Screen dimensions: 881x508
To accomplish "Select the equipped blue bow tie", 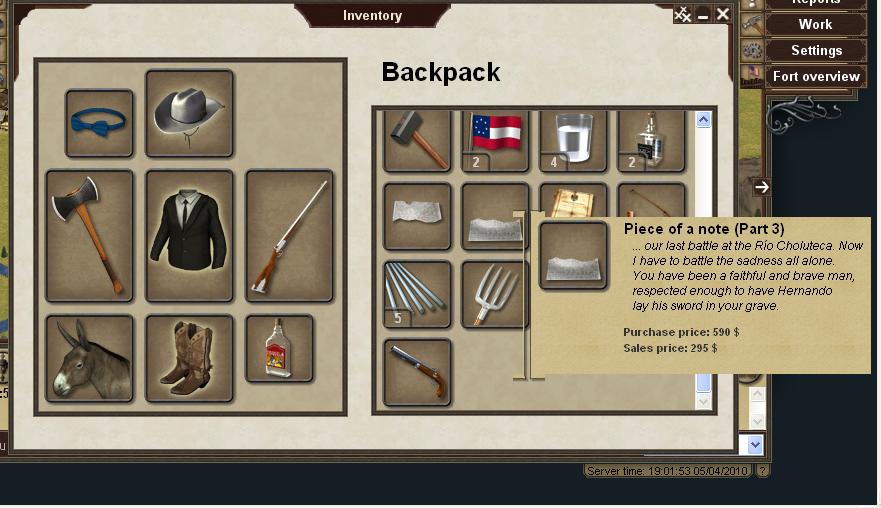I will (x=99, y=123).
